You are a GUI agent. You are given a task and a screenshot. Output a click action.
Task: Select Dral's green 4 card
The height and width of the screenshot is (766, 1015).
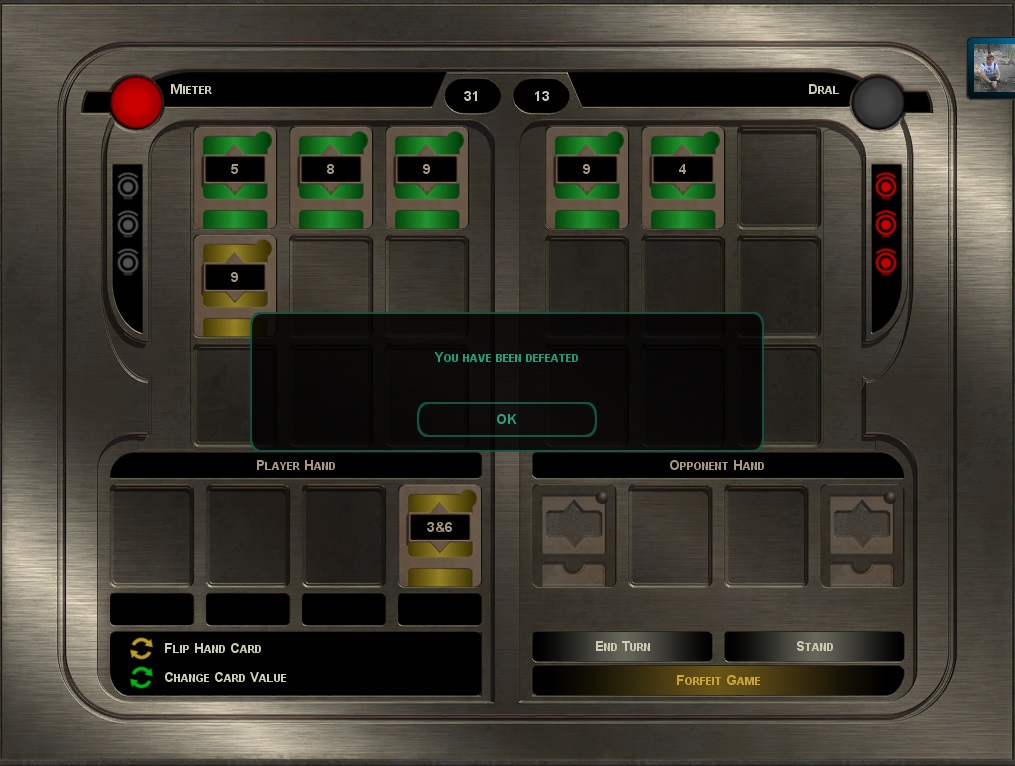click(682, 176)
